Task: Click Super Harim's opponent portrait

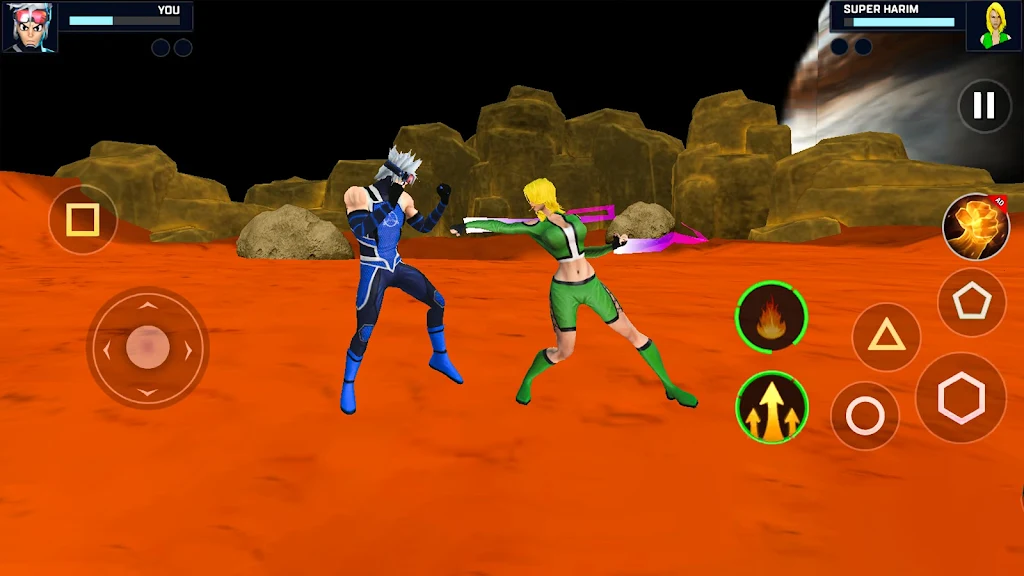Action: tap(994, 26)
